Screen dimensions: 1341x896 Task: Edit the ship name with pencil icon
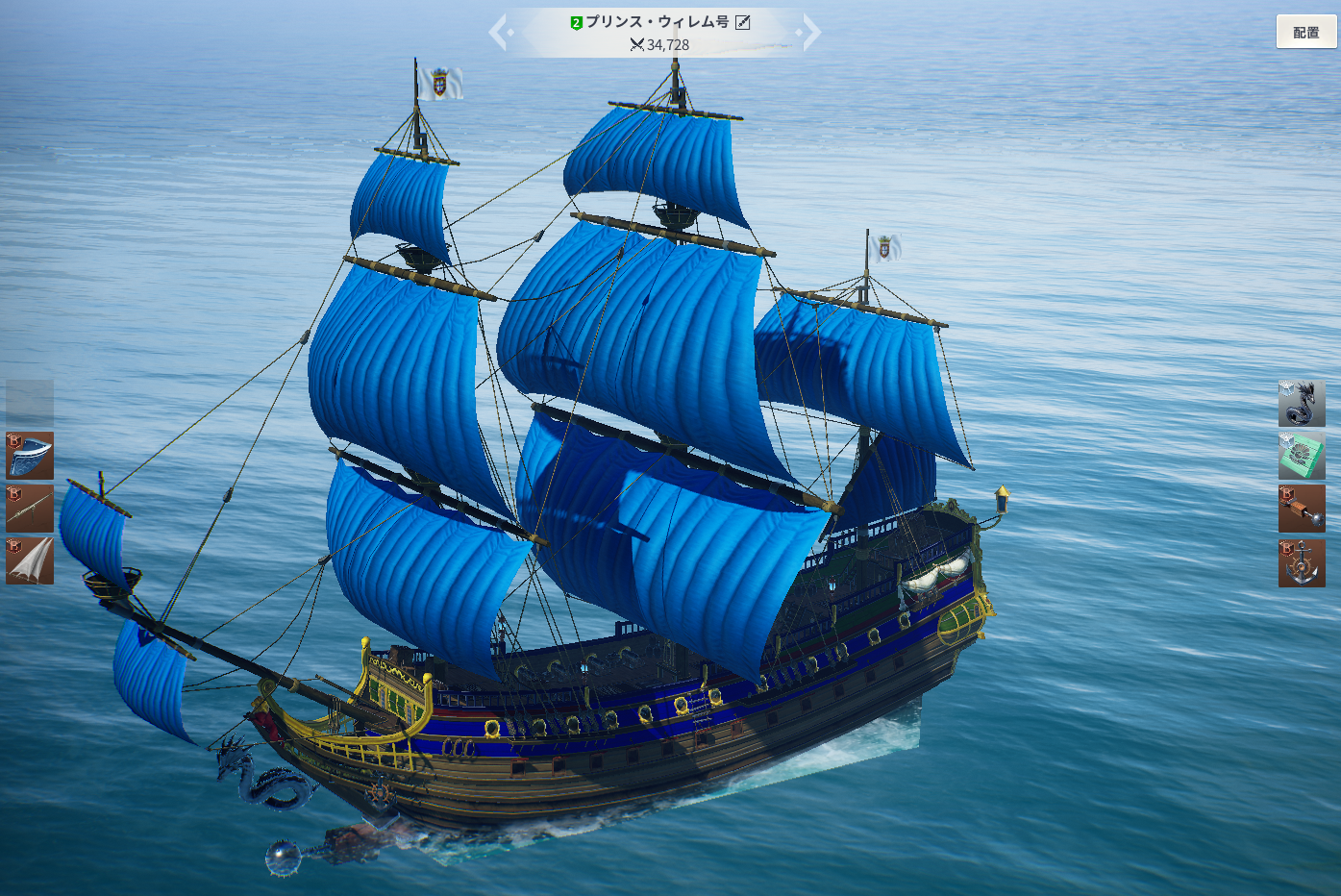pos(742,22)
